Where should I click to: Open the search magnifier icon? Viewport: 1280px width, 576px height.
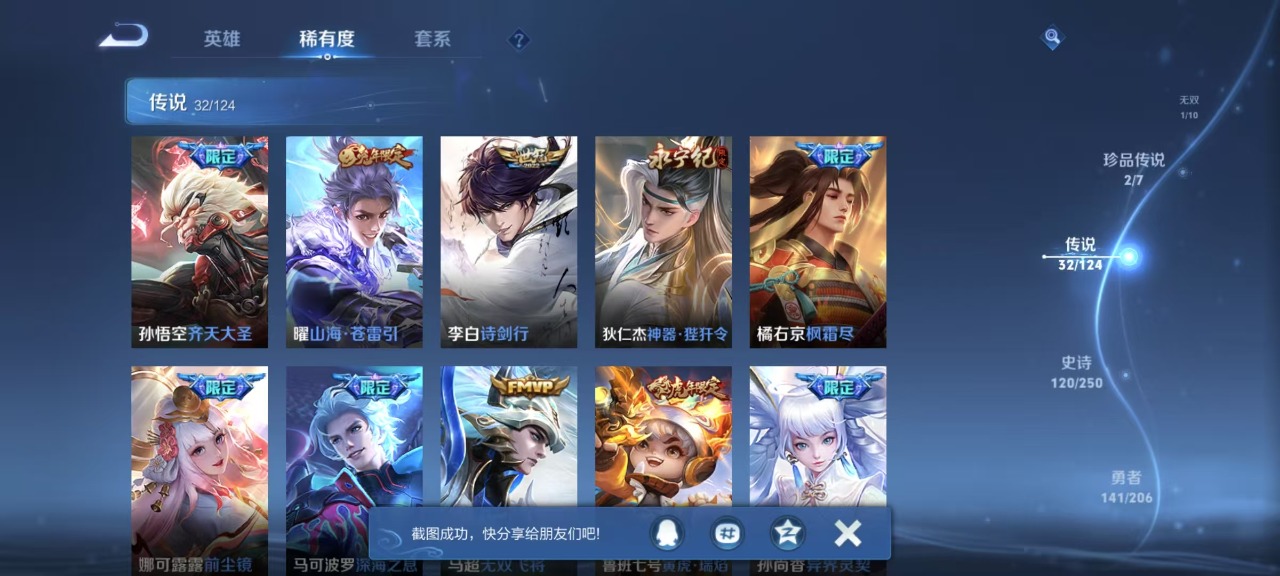tap(1051, 38)
